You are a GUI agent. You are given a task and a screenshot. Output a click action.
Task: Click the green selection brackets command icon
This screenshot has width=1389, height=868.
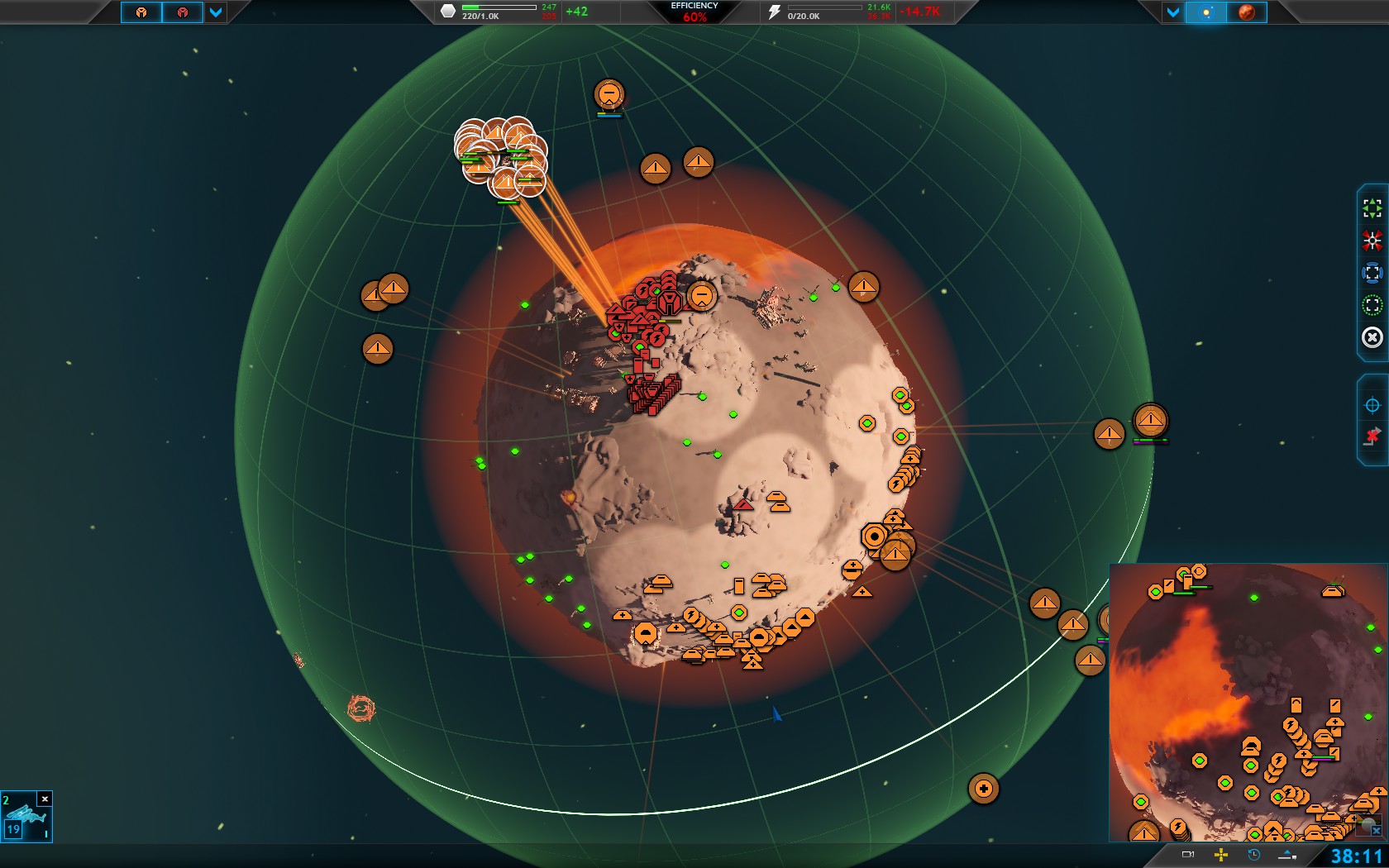[1372, 207]
